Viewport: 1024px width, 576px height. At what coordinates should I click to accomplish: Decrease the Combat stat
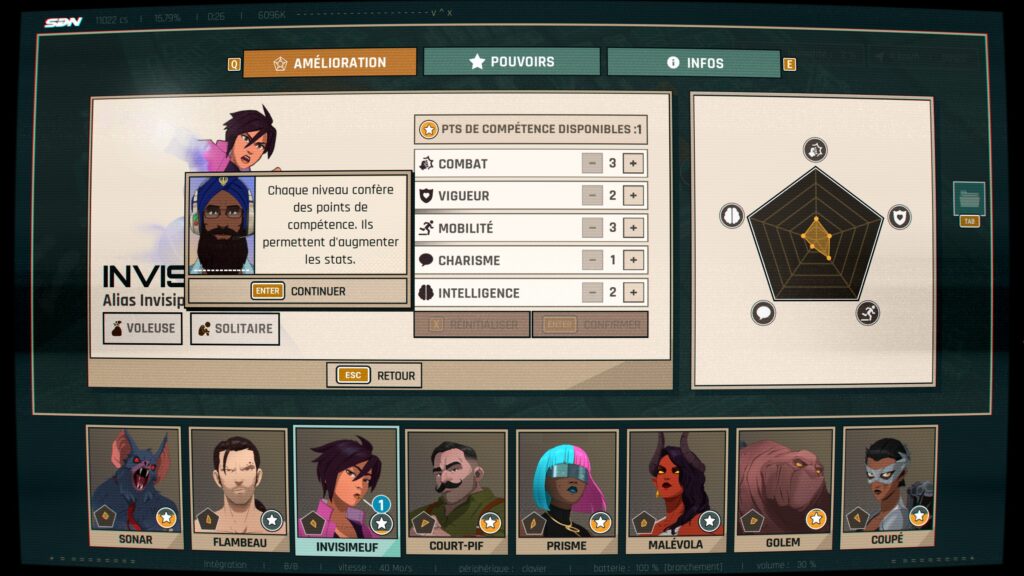pos(592,164)
